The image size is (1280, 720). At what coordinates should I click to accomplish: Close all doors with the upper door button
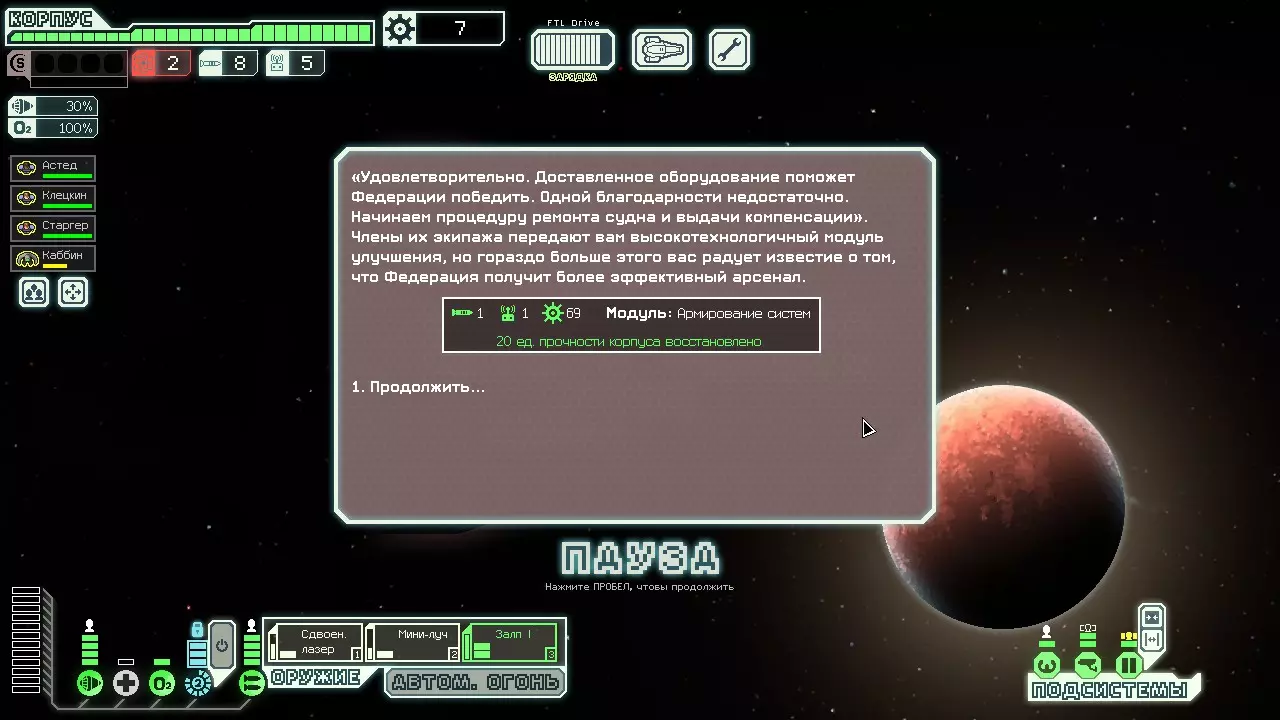(1152, 617)
